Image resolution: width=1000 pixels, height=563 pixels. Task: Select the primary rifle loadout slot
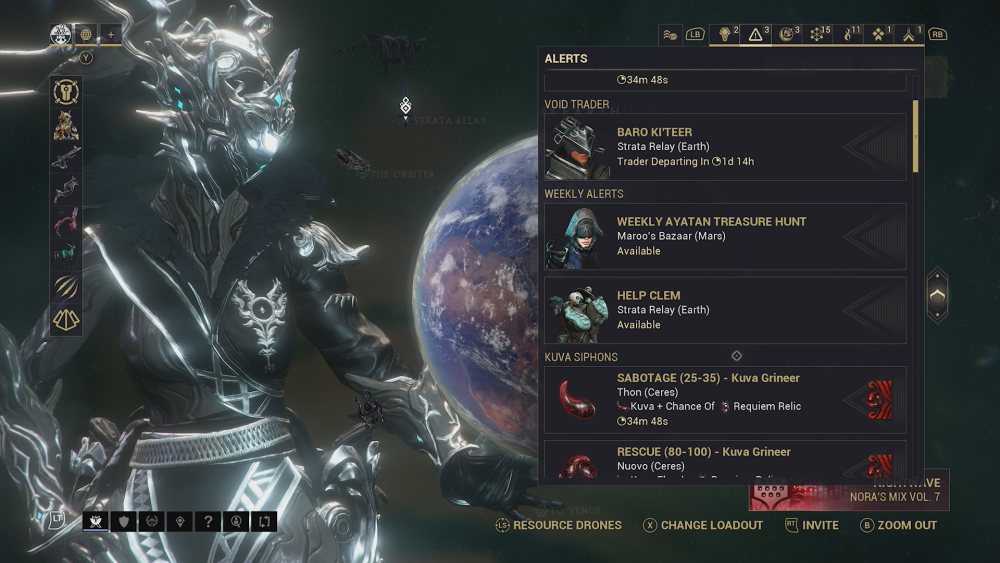pyautogui.click(x=66, y=158)
